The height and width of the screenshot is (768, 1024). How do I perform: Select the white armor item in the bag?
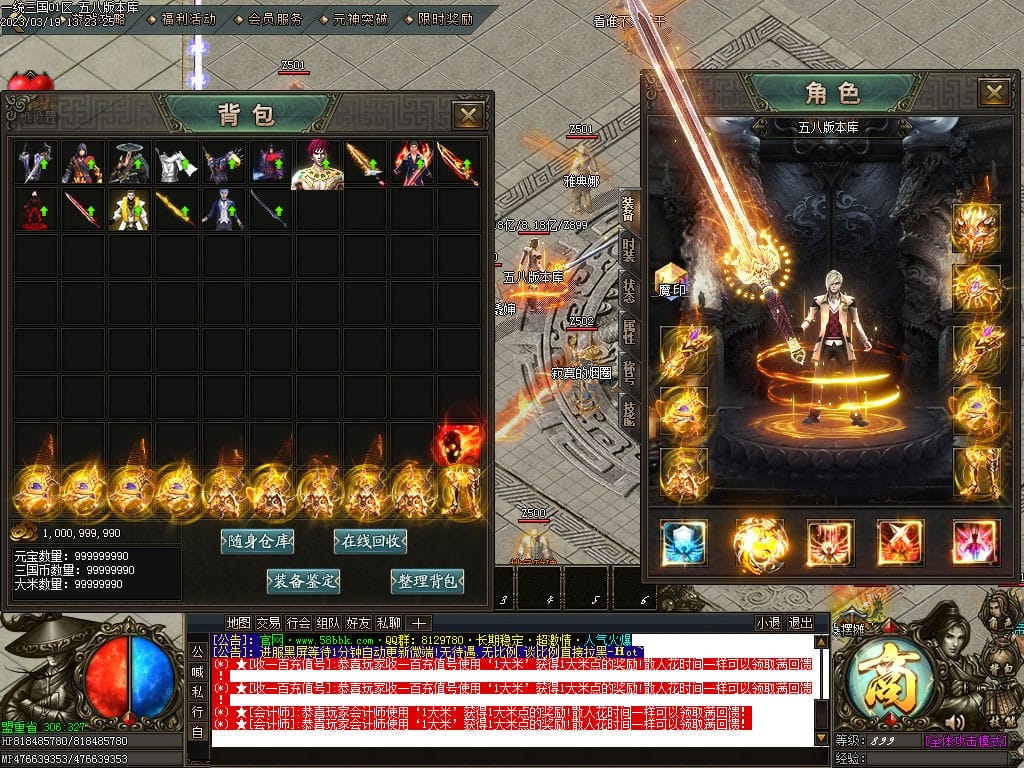[x=176, y=163]
